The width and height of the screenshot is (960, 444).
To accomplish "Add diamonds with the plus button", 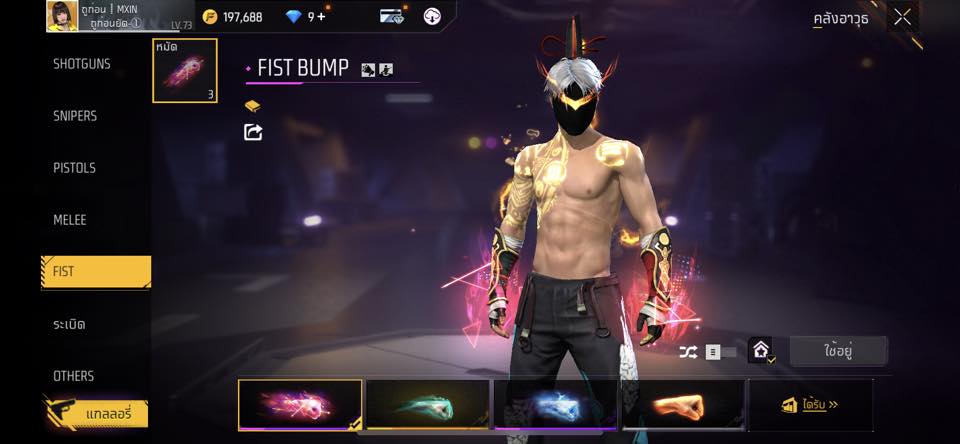I will (321, 17).
